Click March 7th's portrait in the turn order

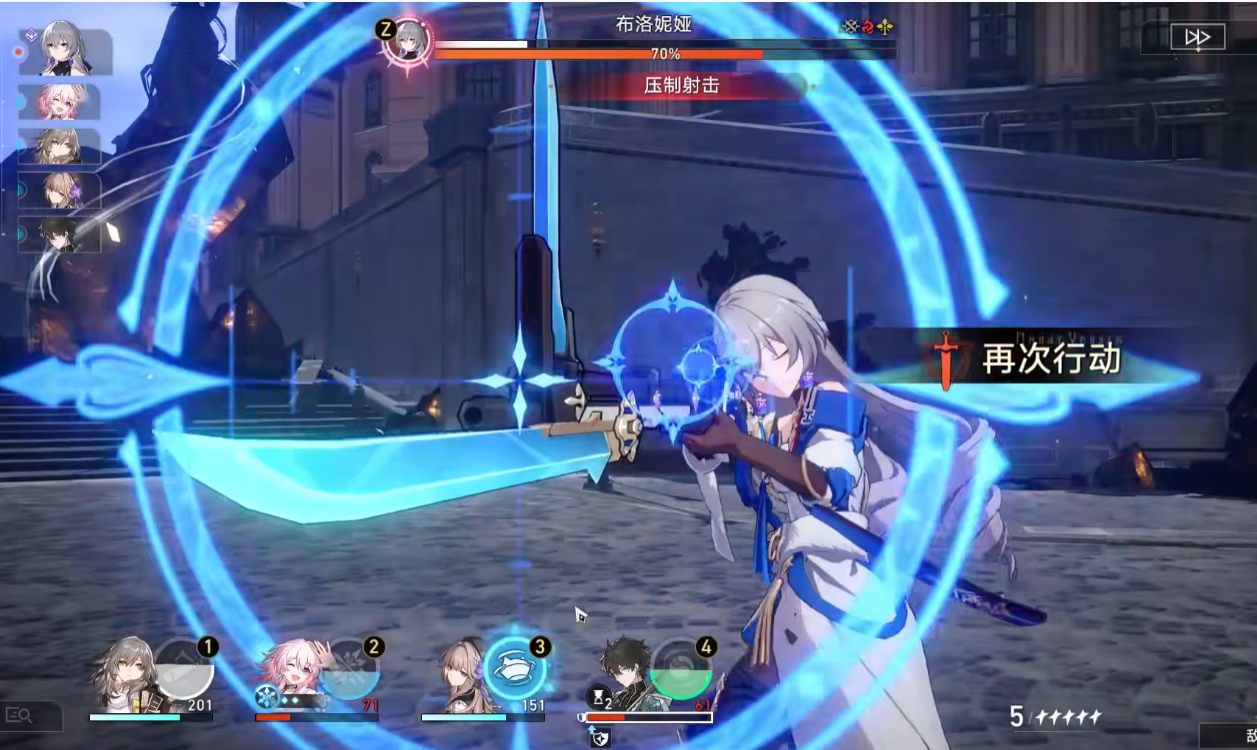60,102
